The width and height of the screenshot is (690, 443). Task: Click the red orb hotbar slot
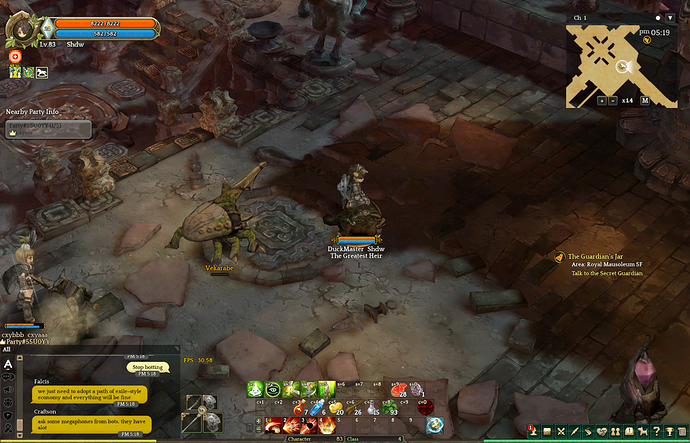click(x=425, y=407)
